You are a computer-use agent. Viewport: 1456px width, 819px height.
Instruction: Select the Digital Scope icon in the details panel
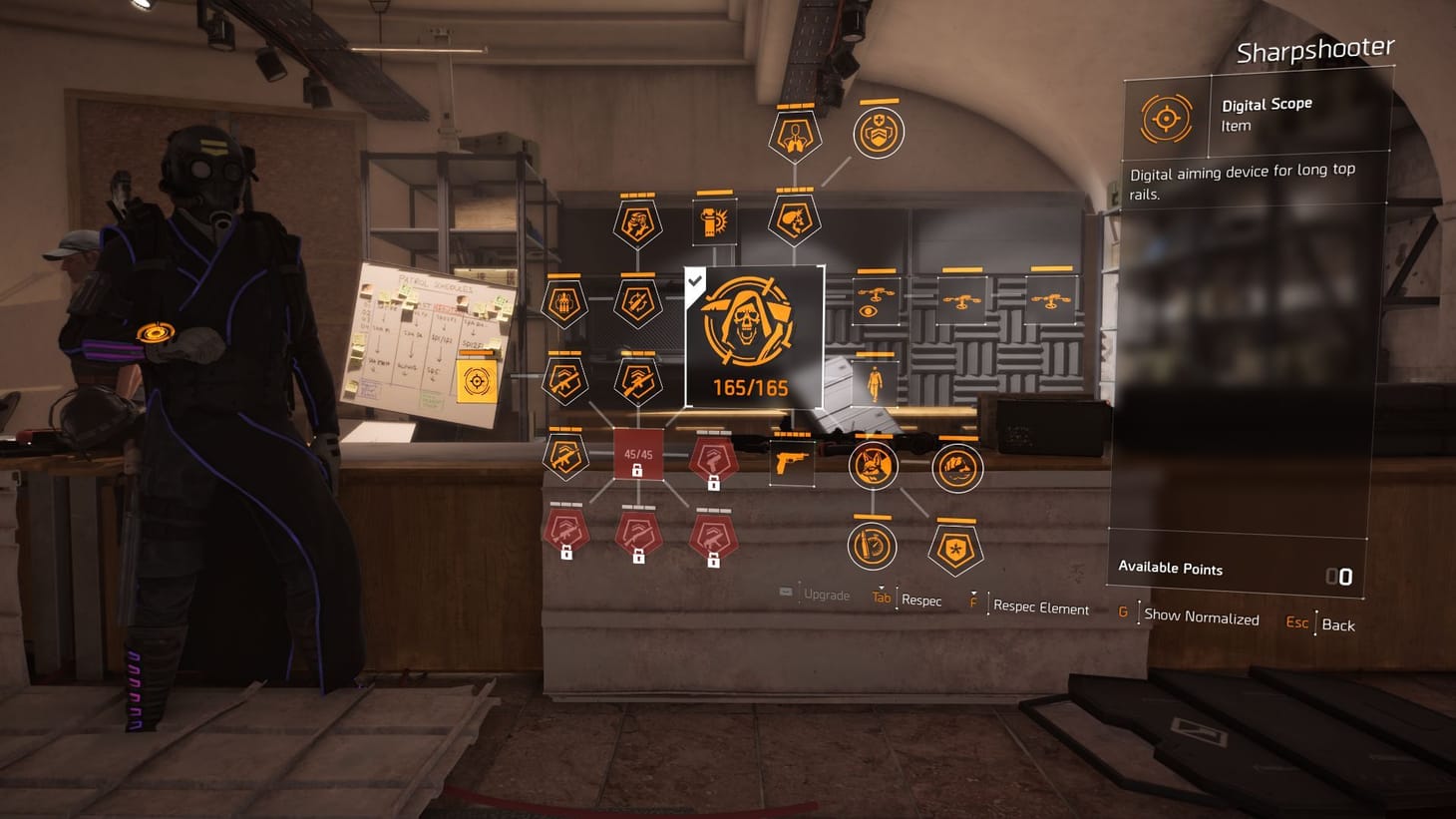(x=1166, y=118)
